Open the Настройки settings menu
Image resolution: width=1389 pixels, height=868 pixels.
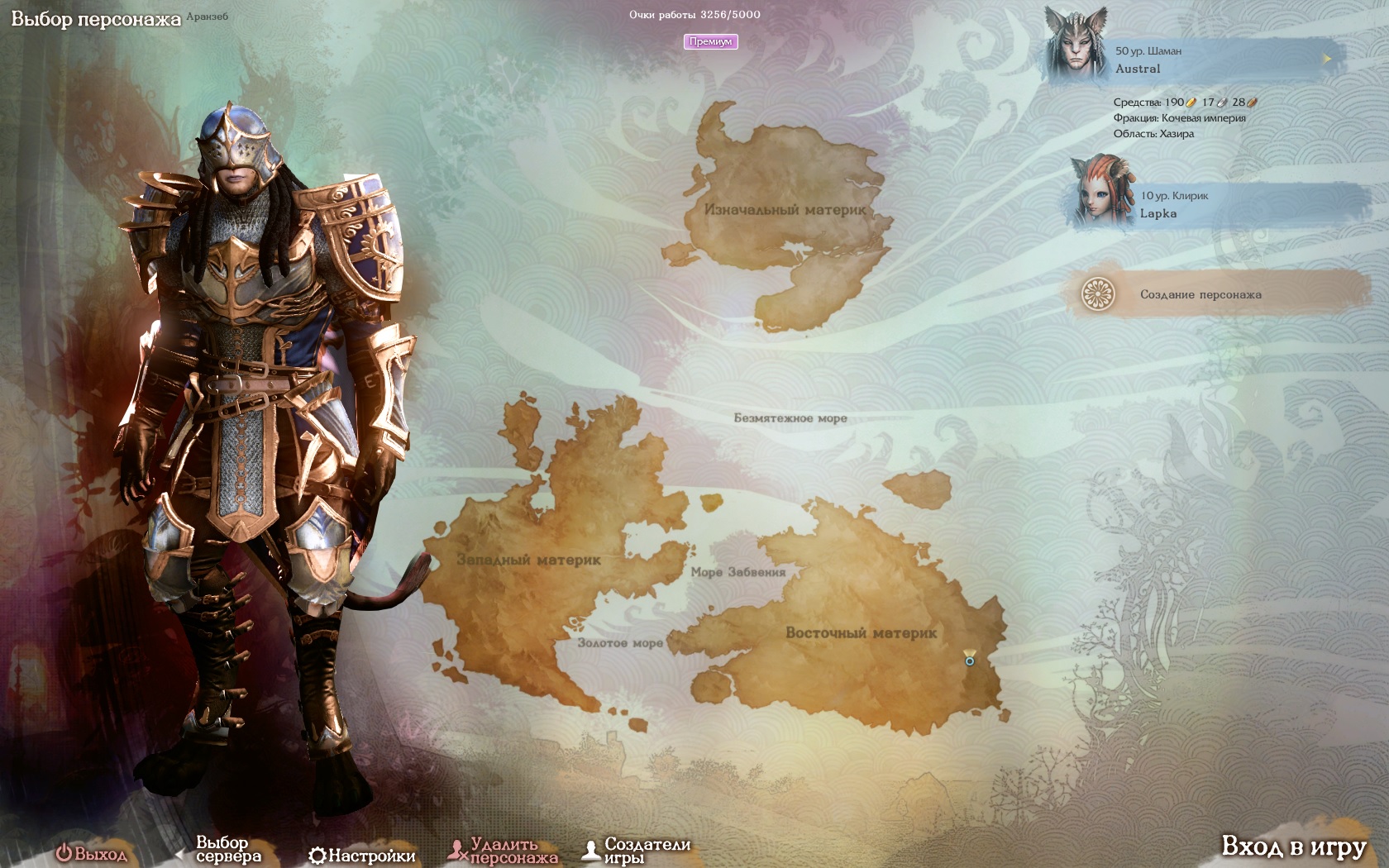[x=362, y=856]
